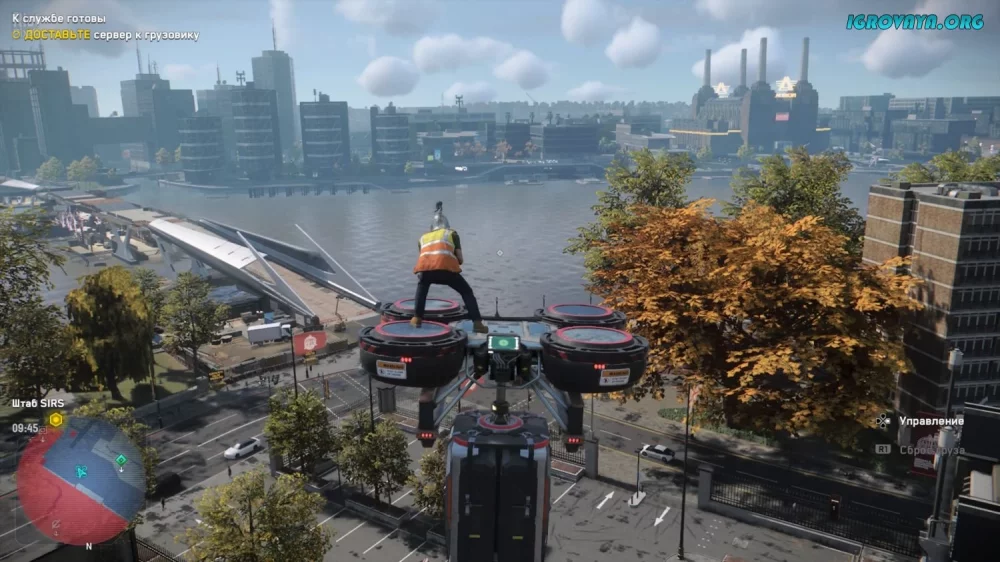Click the cyan drone icon on the minimap
Viewport: 1000px width, 562px height.
coord(82,471)
